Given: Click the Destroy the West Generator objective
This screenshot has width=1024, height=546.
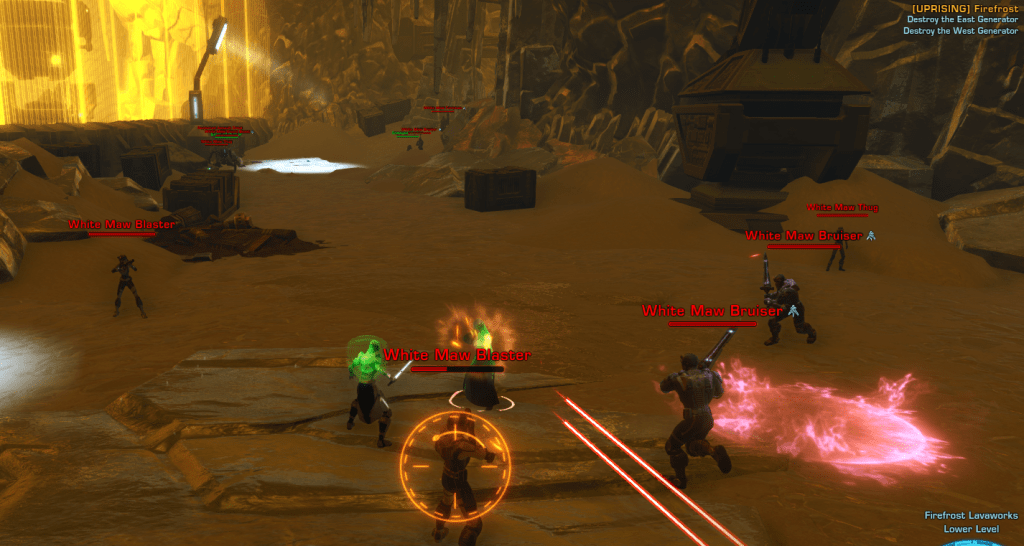Looking at the screenshot, I should (x=960, y=30).
